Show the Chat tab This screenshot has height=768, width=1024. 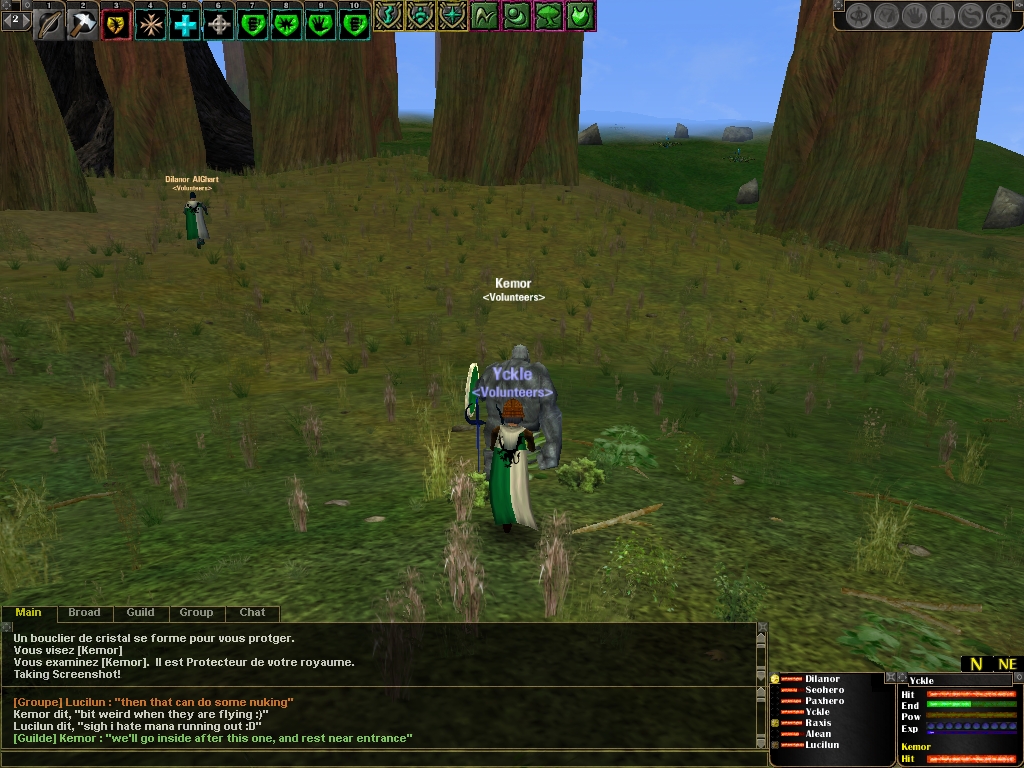pyautogui.click(x=252, y=612)
